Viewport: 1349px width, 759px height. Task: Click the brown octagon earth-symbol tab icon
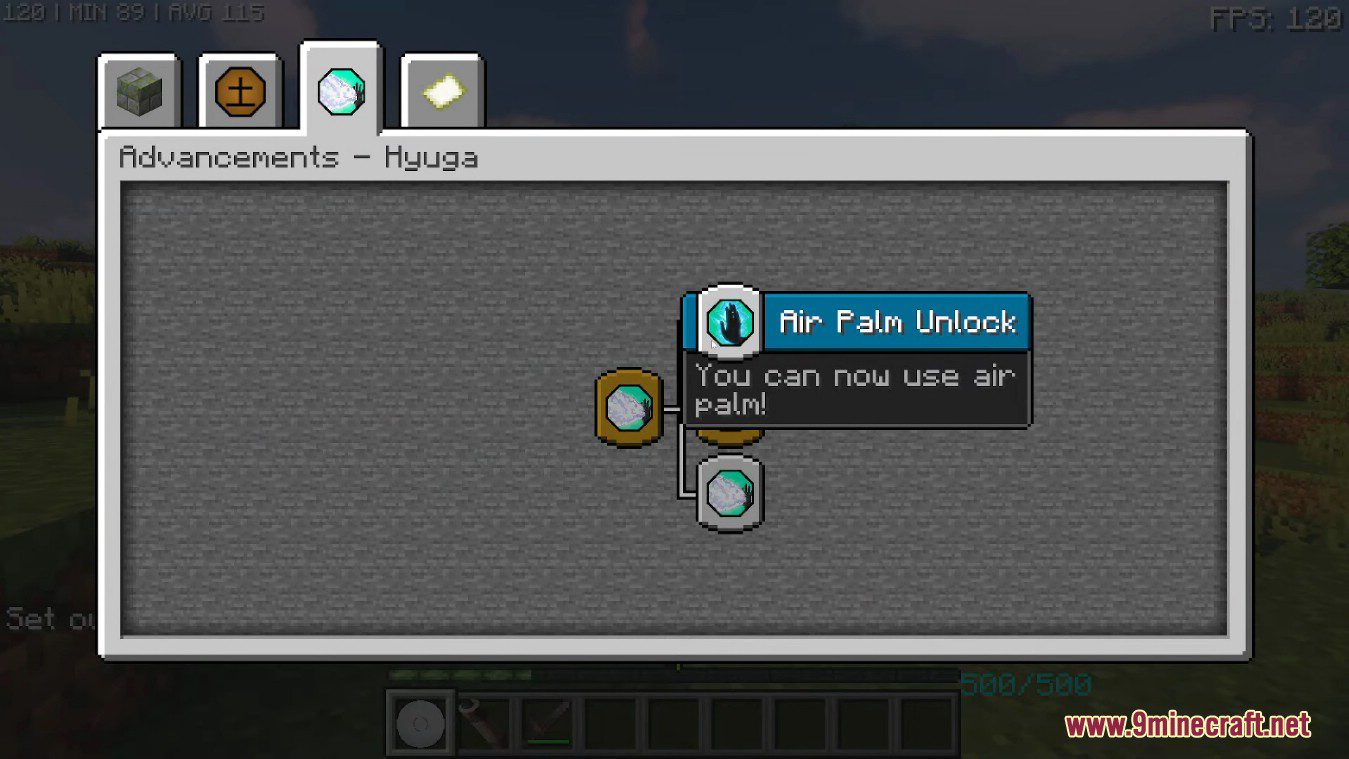coord(240,90)
